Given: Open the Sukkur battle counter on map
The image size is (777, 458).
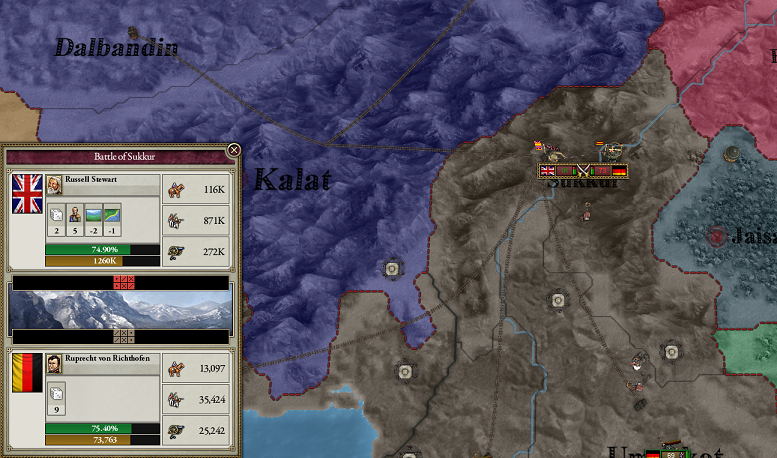Looking at the screenshot, I should [x=582, y=171].
